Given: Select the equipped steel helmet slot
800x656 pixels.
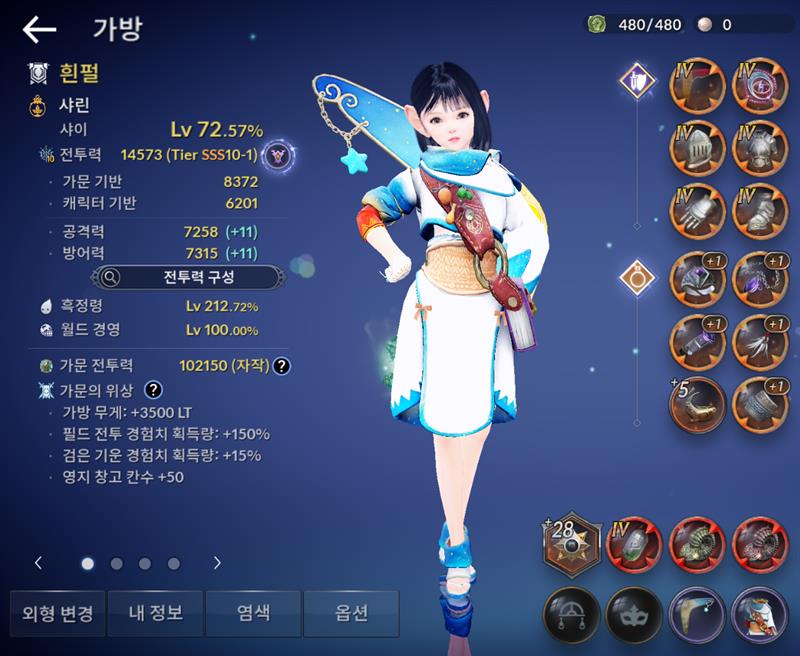Looking at the screenshot, I should point(697,150).
